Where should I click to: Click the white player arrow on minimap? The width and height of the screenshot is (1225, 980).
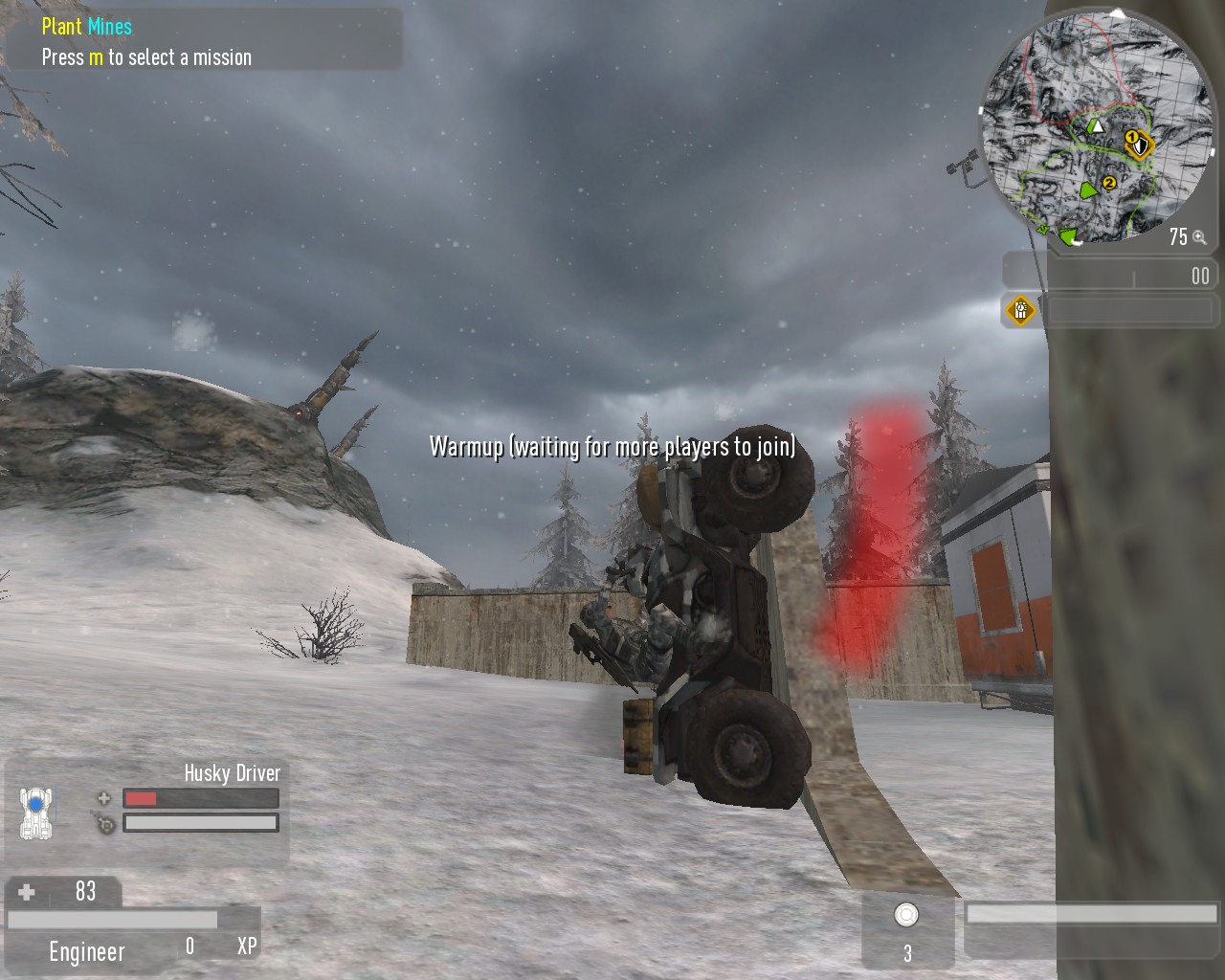(1097, 125)
